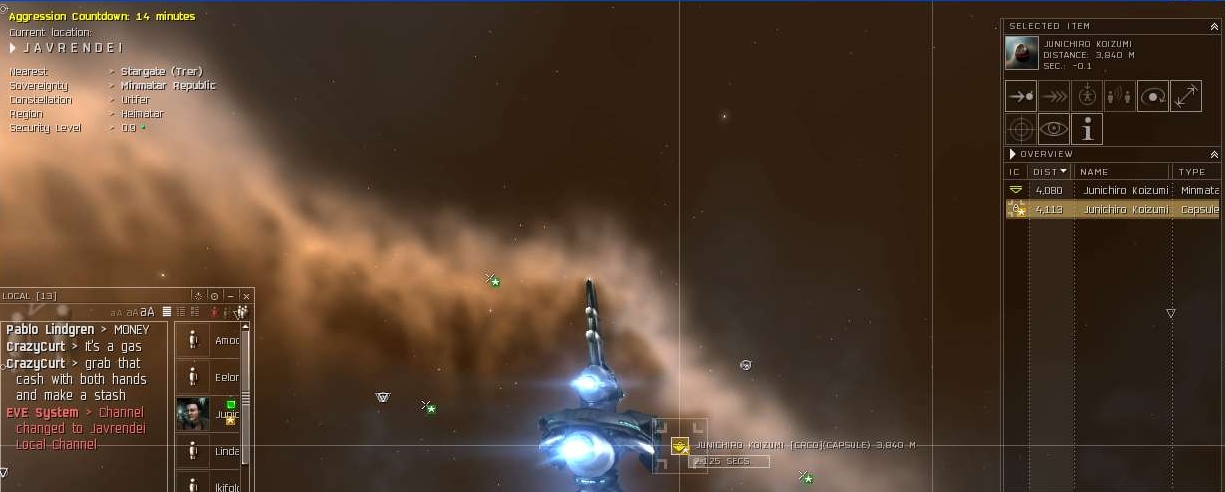Click the selected item's capsule portrait thumbnail

[1021, 53]
